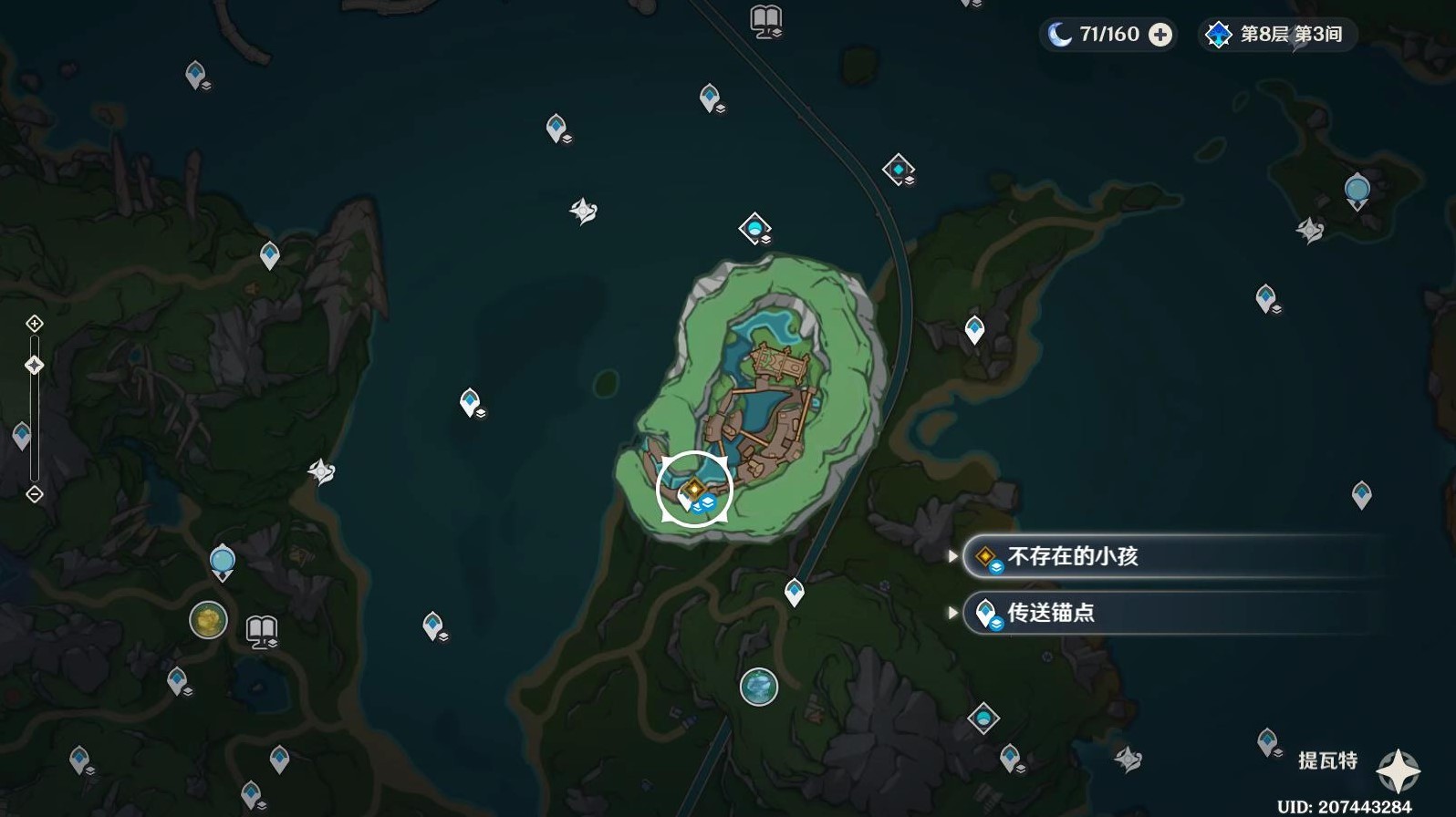Select the fishing spot icon on the northeast island
Viewport: 1456px width, 817px height.
click(1357, 187)
